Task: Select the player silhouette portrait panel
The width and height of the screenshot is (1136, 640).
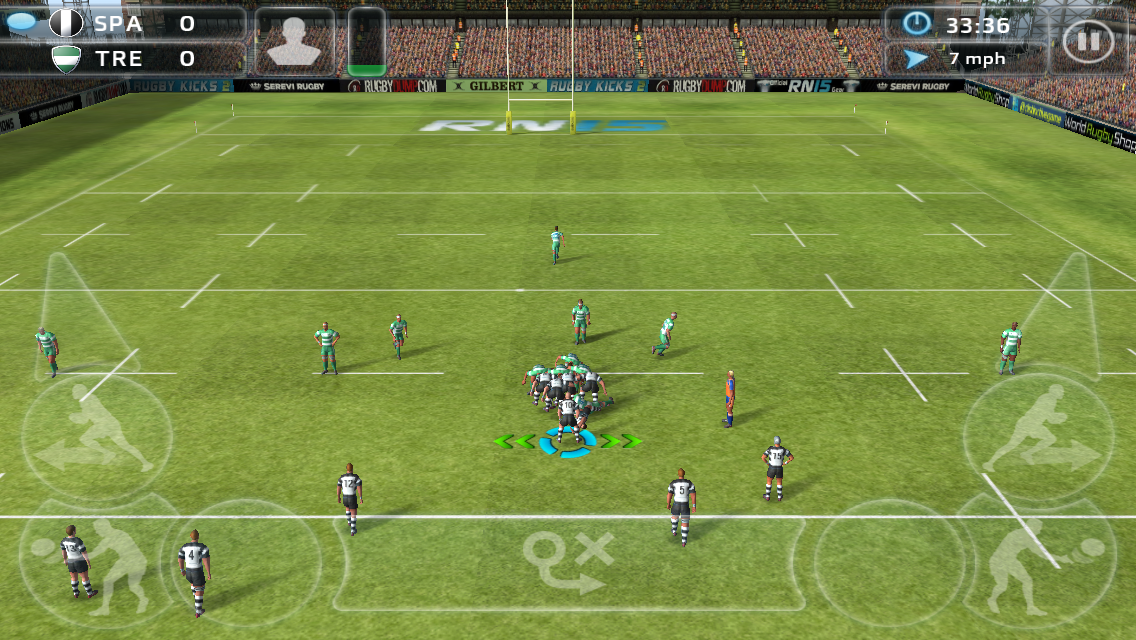Action: pyautogui.click(x=295, y=42)
